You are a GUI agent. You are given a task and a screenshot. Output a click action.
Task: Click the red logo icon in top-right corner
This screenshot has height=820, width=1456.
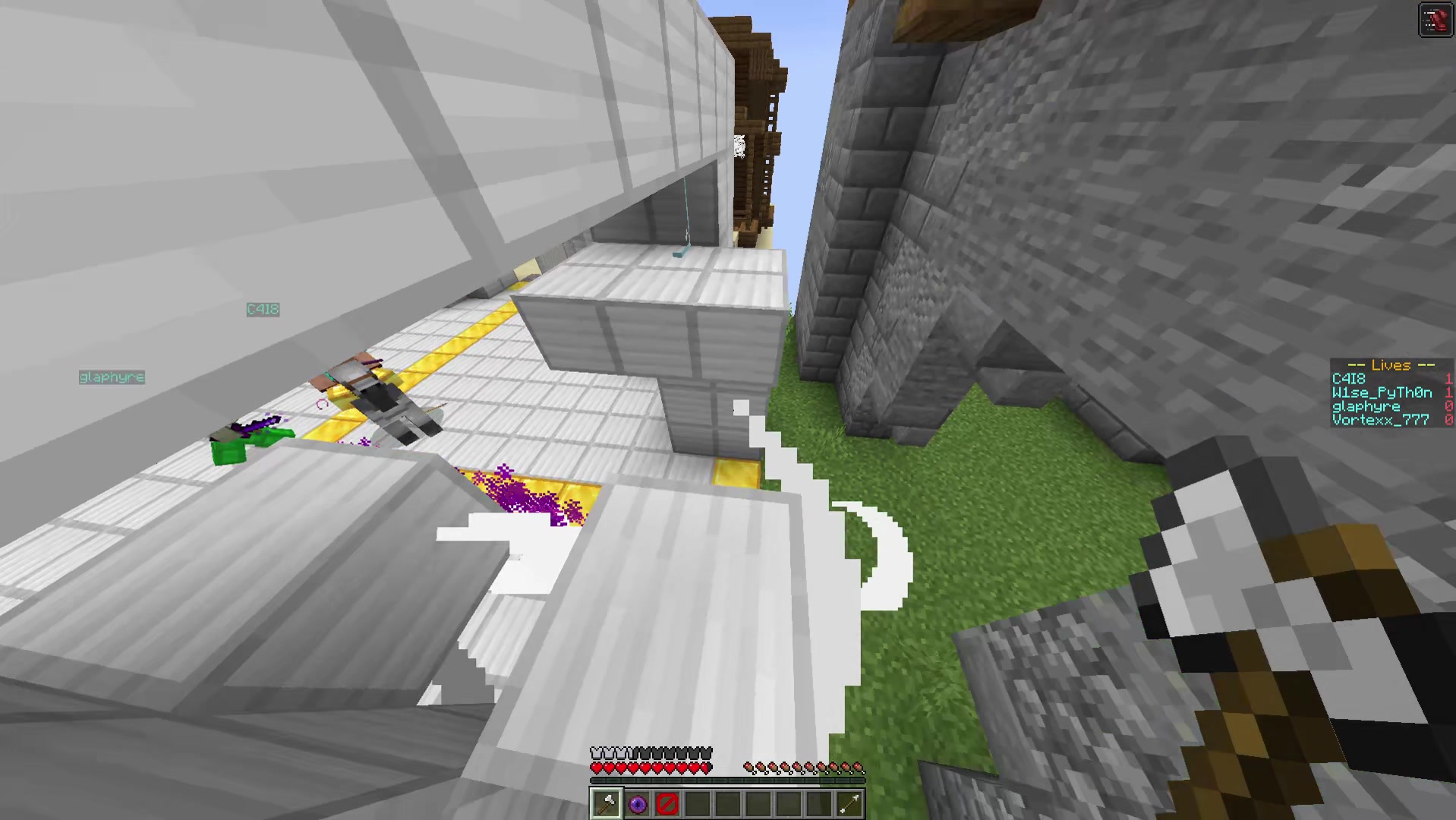coord(1435,19)
